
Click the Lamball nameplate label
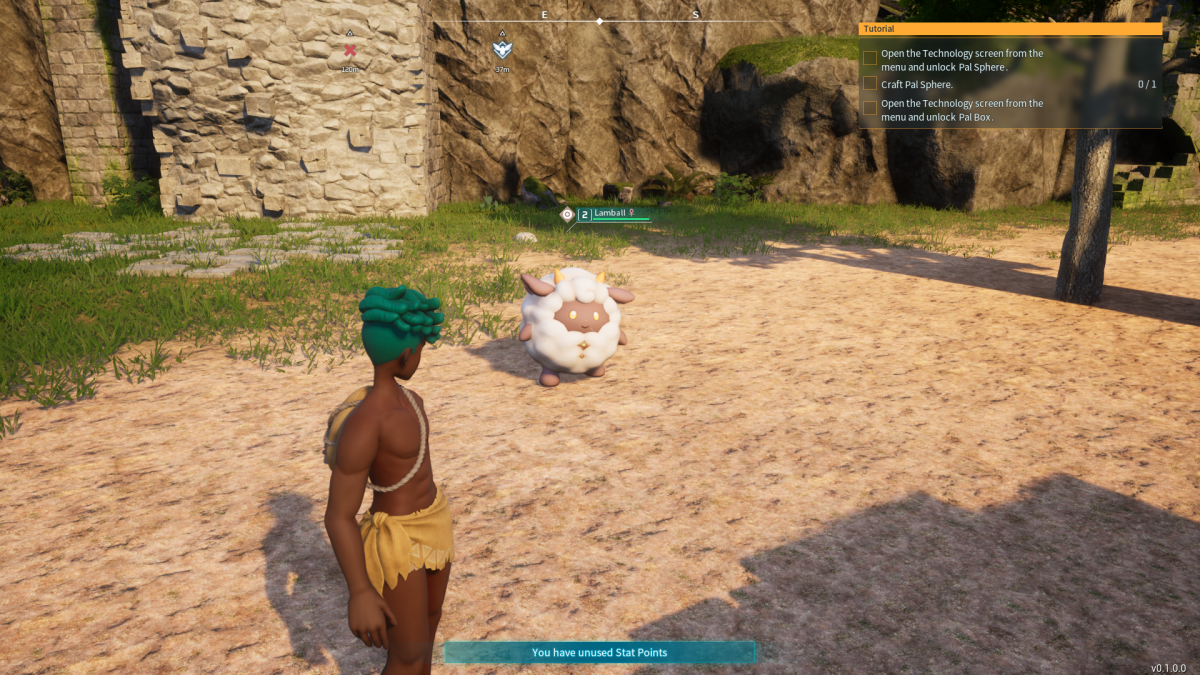610,213
